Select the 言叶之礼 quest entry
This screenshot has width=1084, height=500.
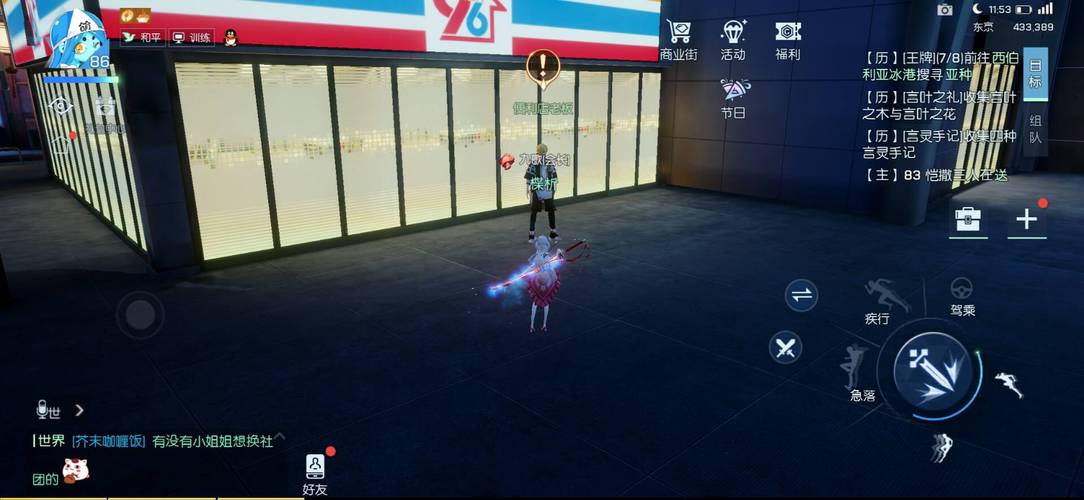click(x=939, y=105)
